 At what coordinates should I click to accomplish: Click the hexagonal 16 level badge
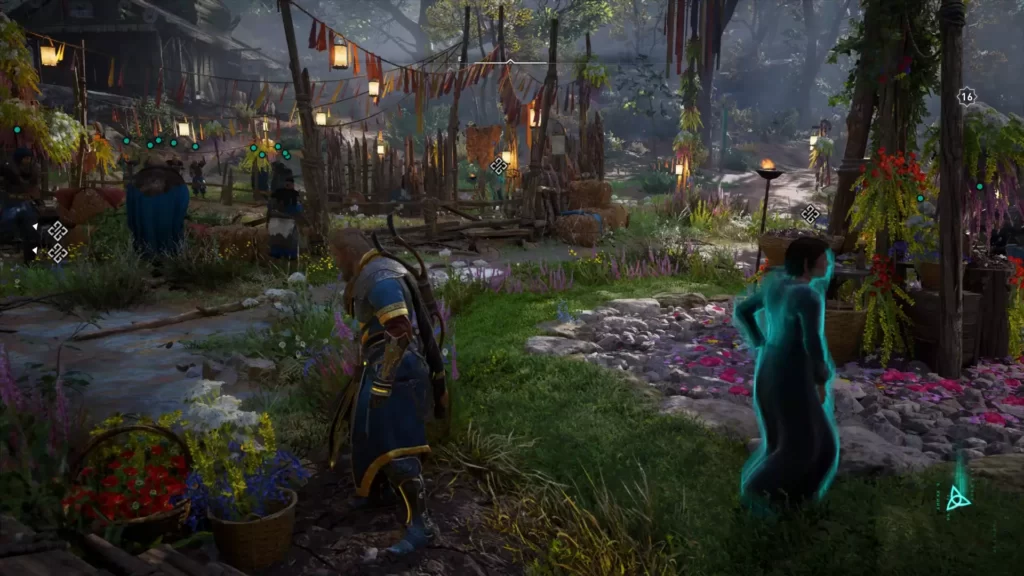point(966,97)
